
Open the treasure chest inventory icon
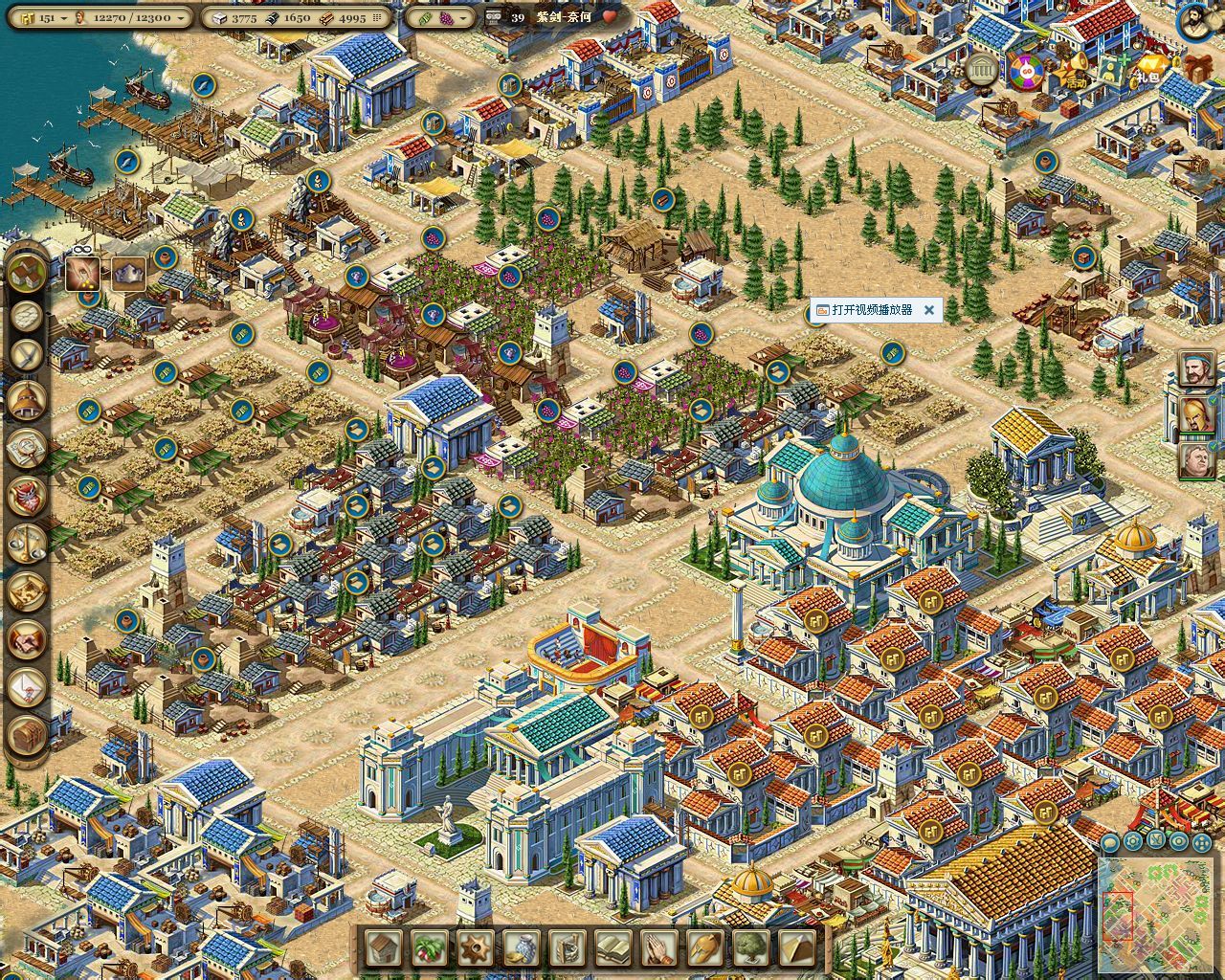pyautogui.click(x=28, y=735)
